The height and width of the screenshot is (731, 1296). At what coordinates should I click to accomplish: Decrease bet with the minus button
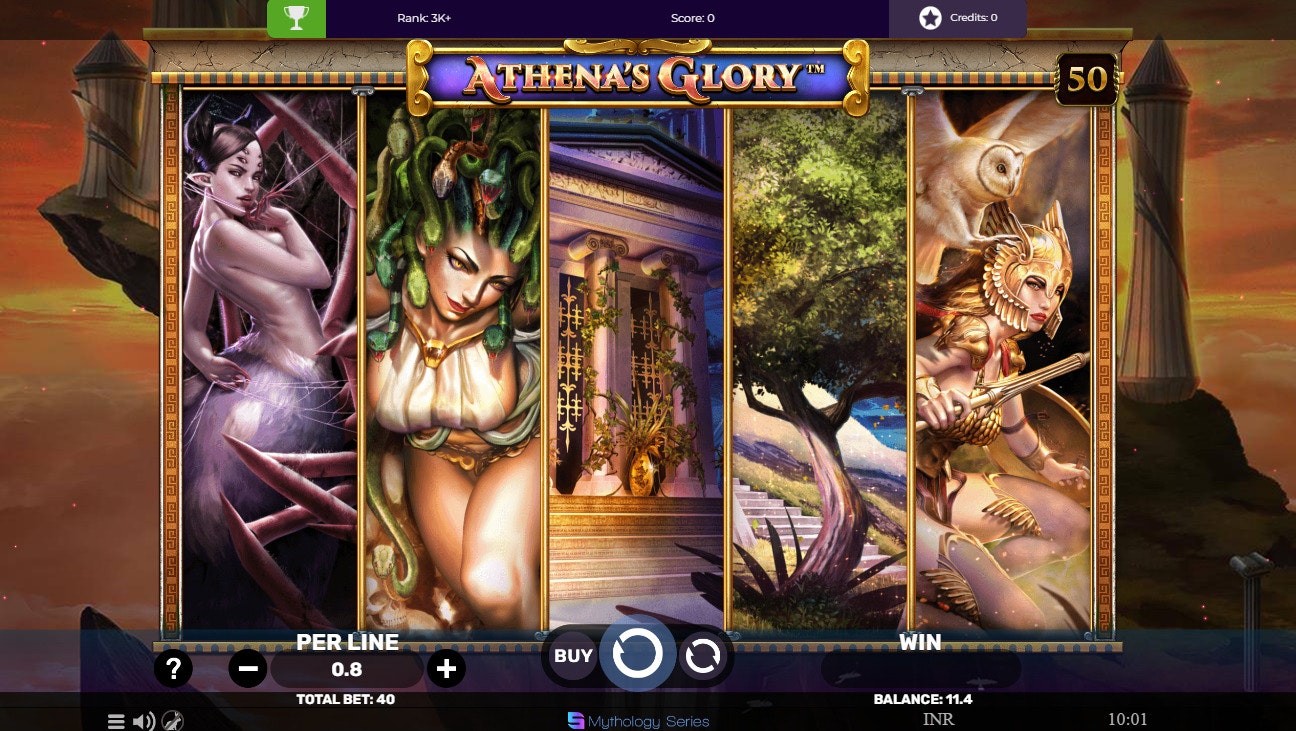tap(247, 668)
